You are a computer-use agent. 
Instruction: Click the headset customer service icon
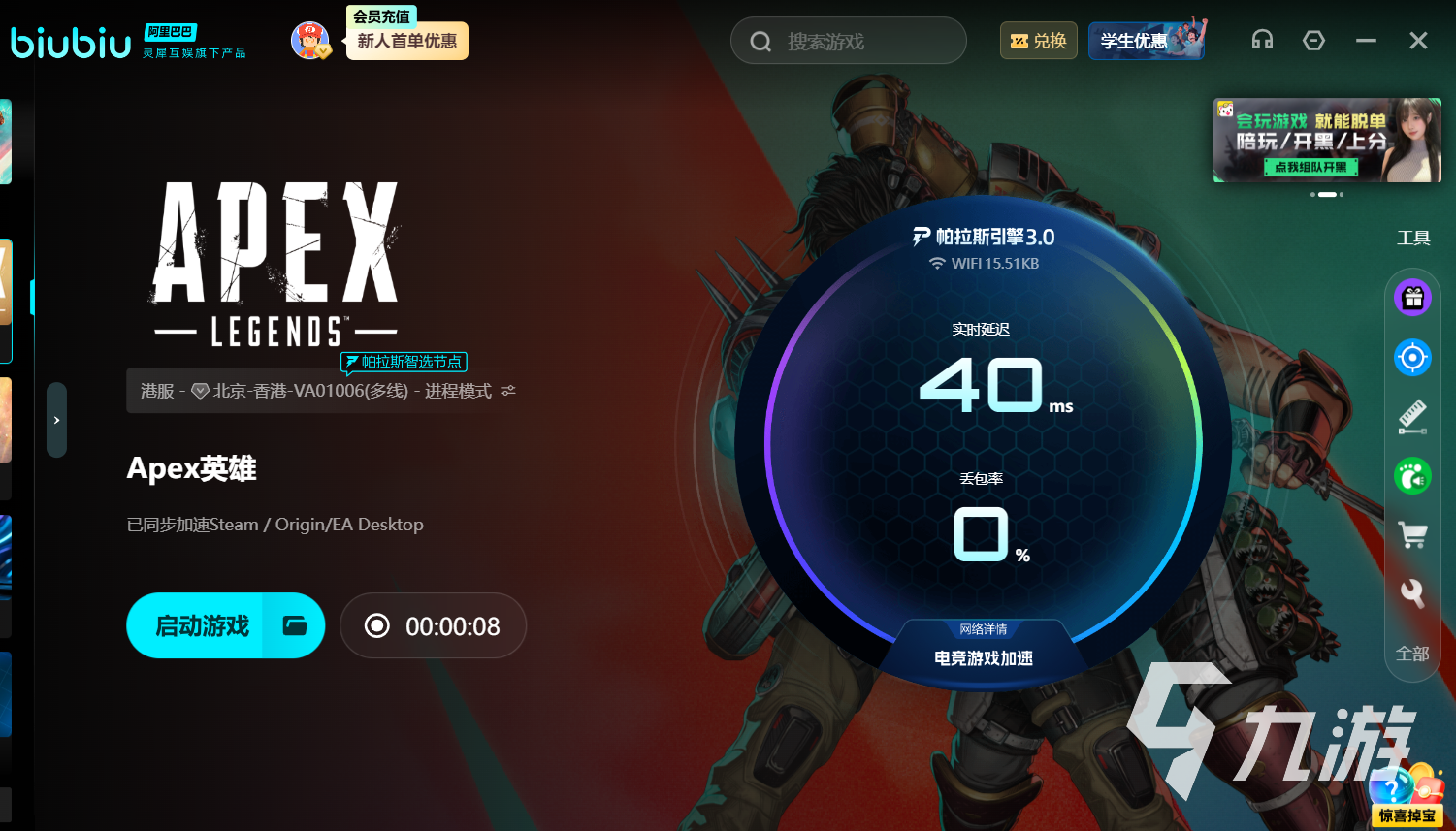click(1262, 40)
